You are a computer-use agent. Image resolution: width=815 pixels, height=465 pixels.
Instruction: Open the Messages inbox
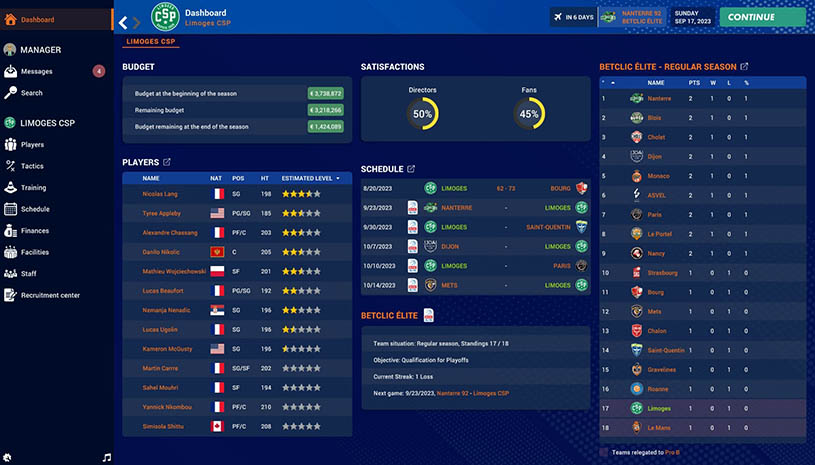pos(37,71)
